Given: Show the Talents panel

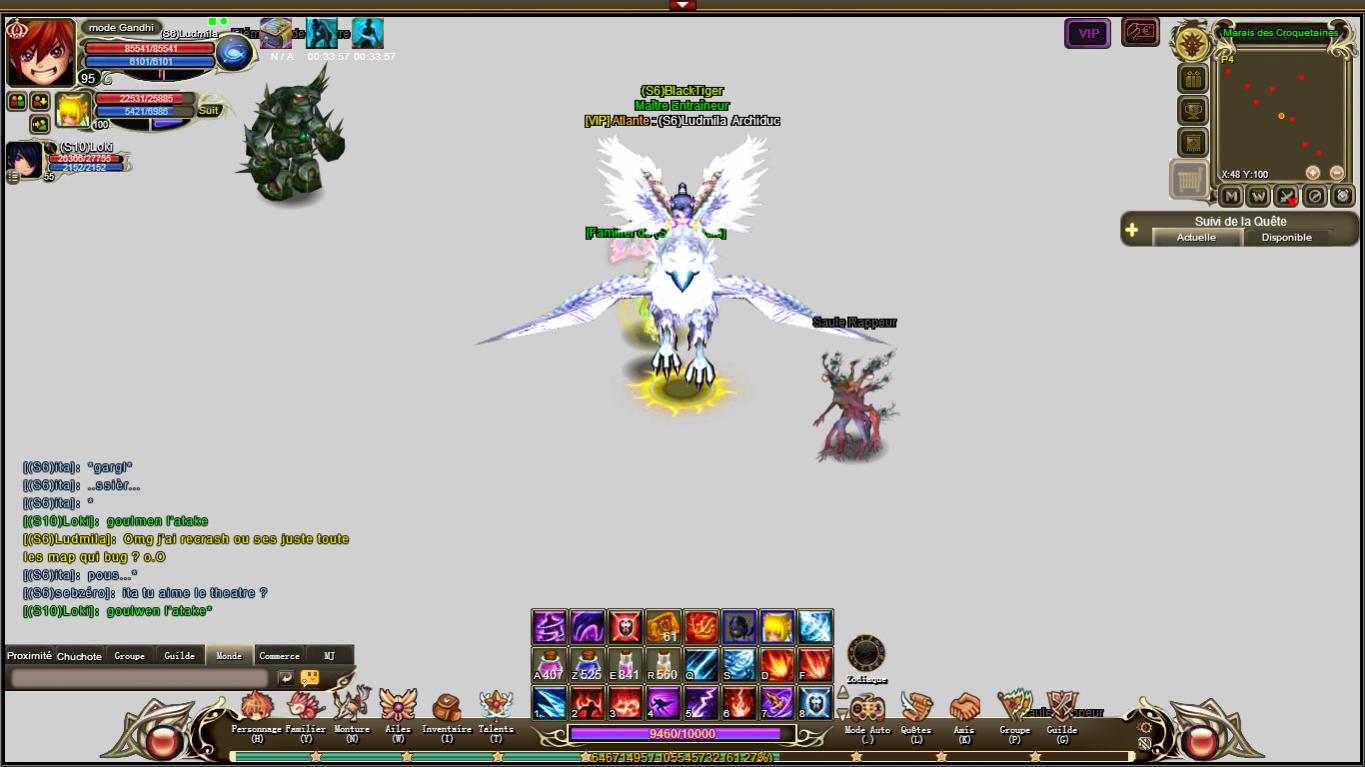Looking at the screenshot, I should [496, 707].
